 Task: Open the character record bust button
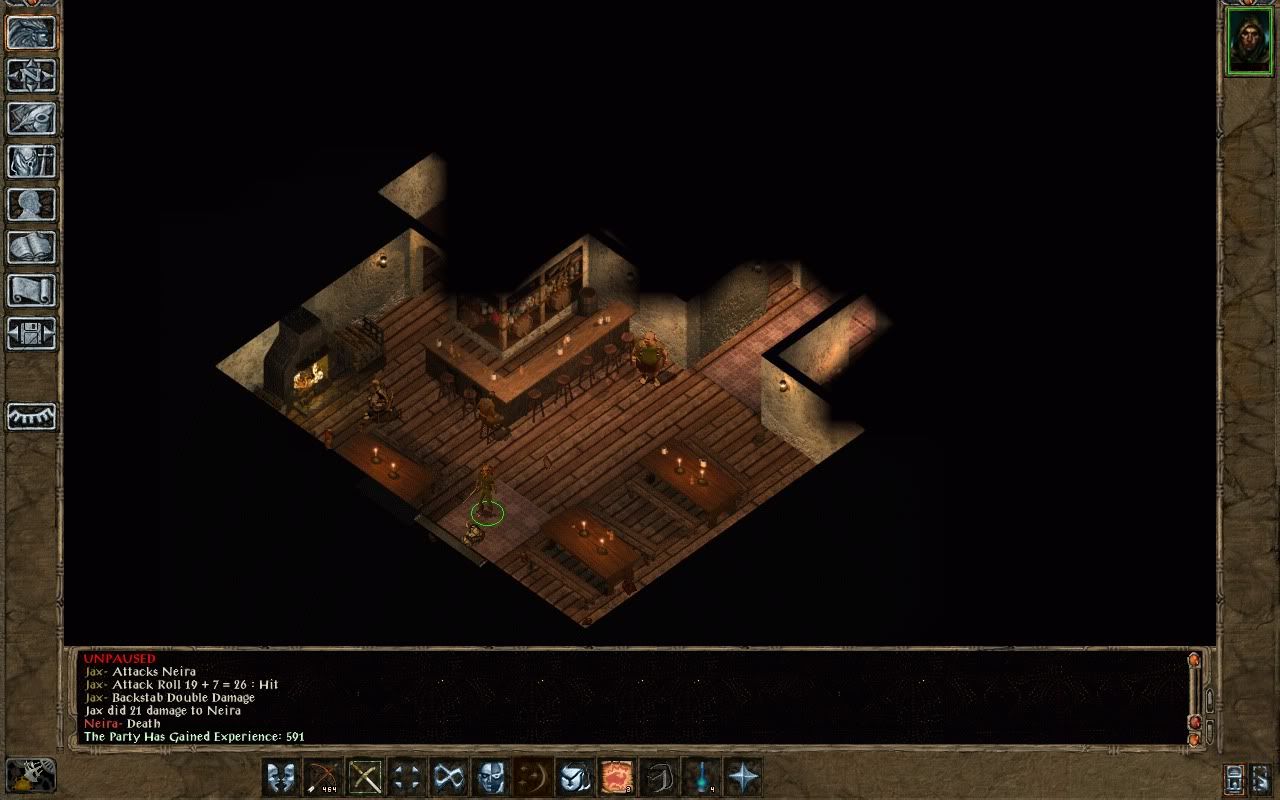[32, 204]
